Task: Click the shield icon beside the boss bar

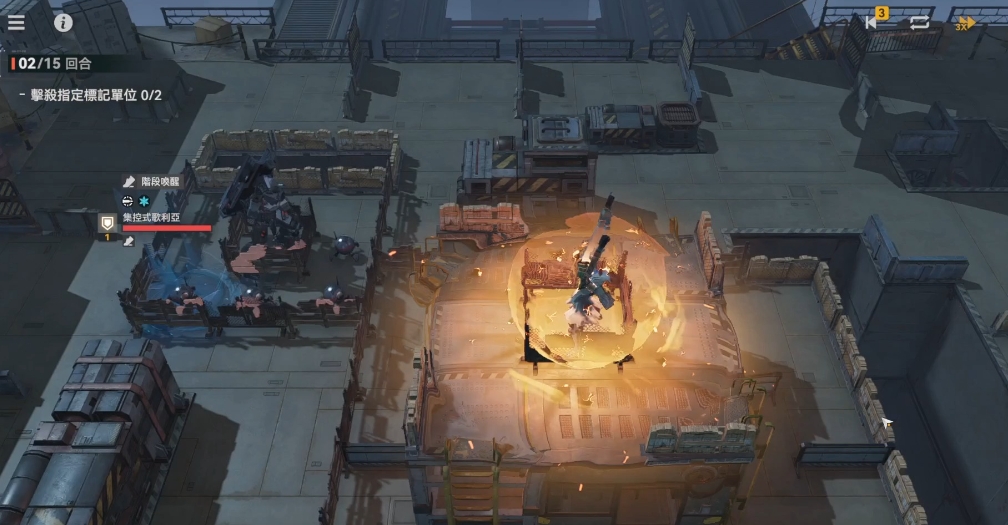Action: [107, 223]
